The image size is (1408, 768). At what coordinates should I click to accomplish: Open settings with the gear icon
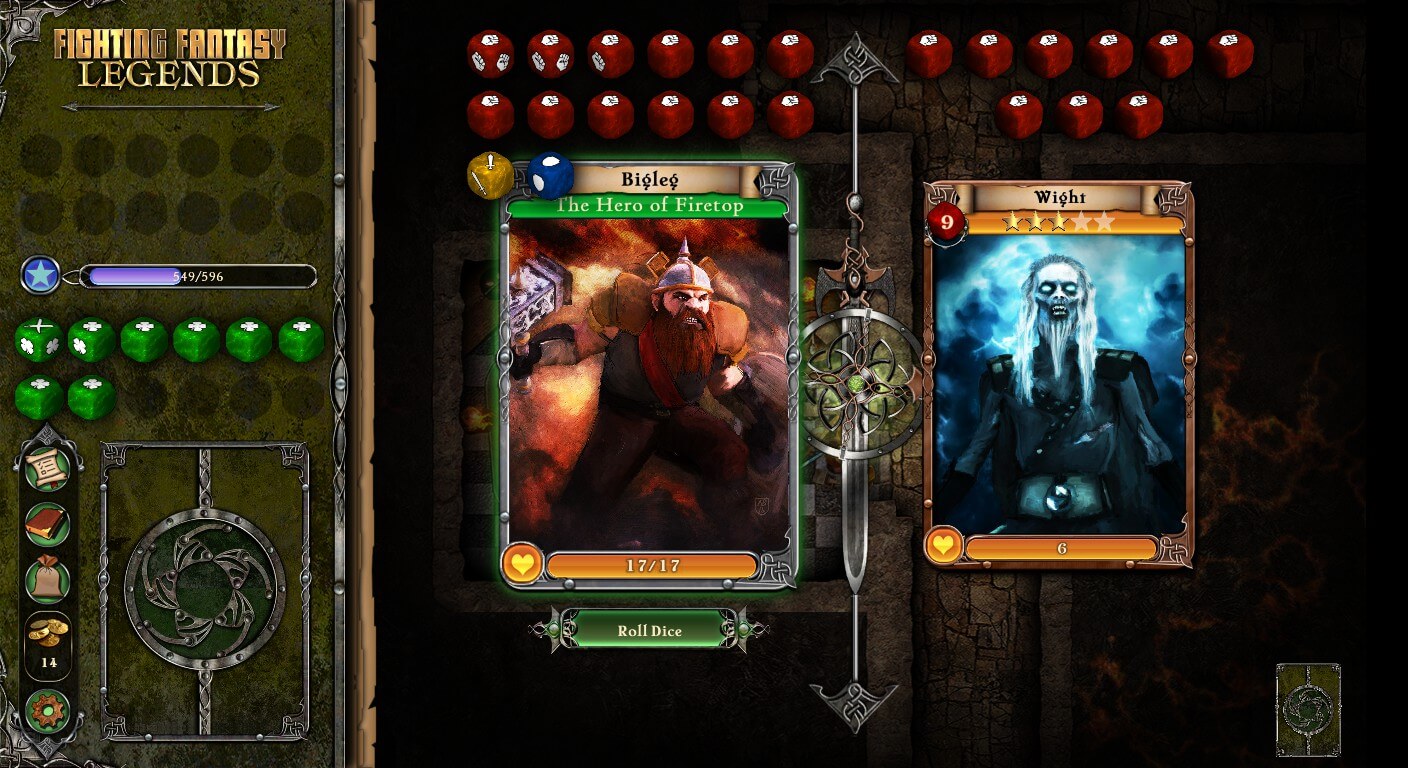[47, 711]
